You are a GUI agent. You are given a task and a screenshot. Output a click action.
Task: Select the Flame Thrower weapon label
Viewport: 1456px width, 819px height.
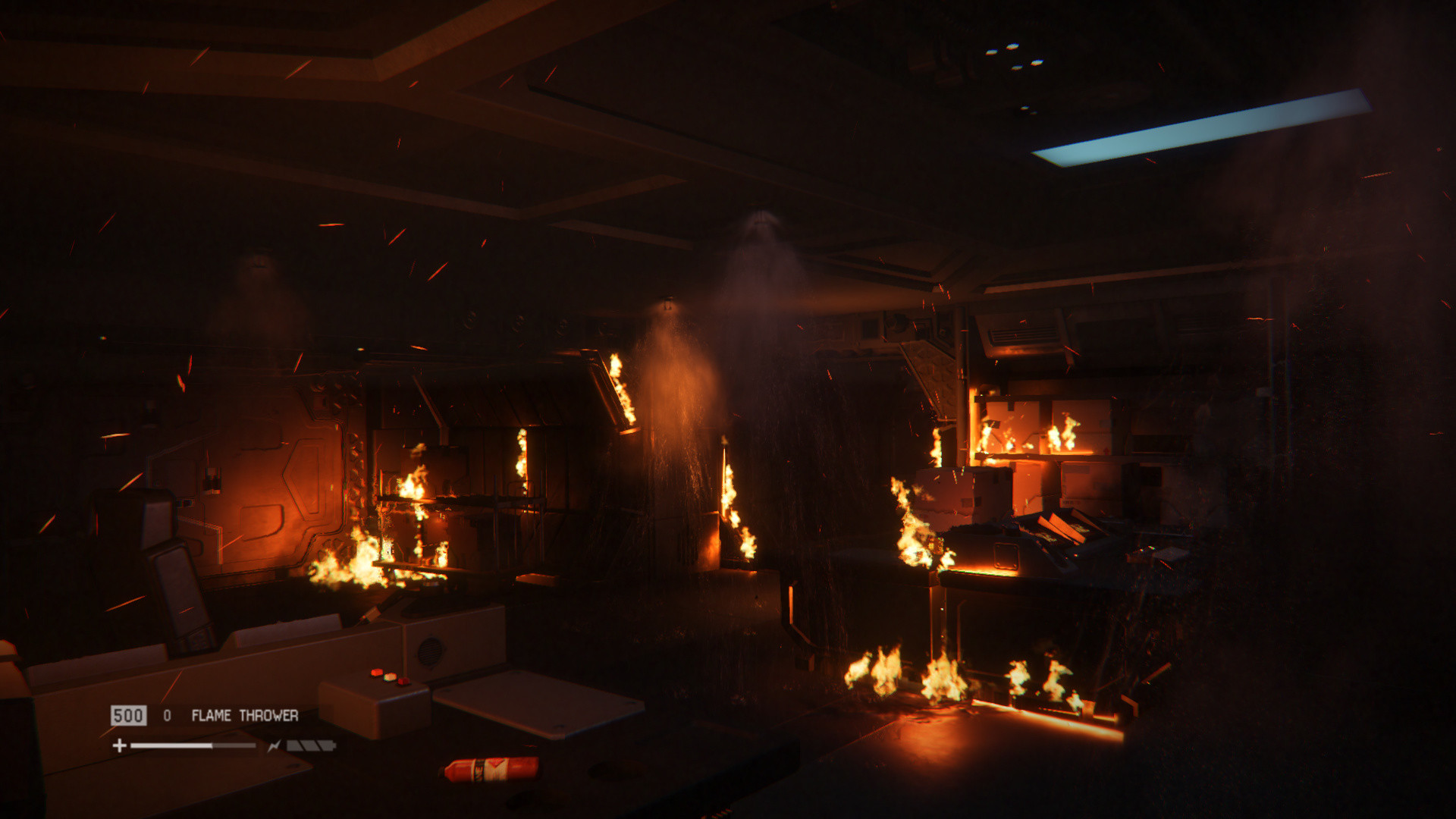(x=244, y=715)
